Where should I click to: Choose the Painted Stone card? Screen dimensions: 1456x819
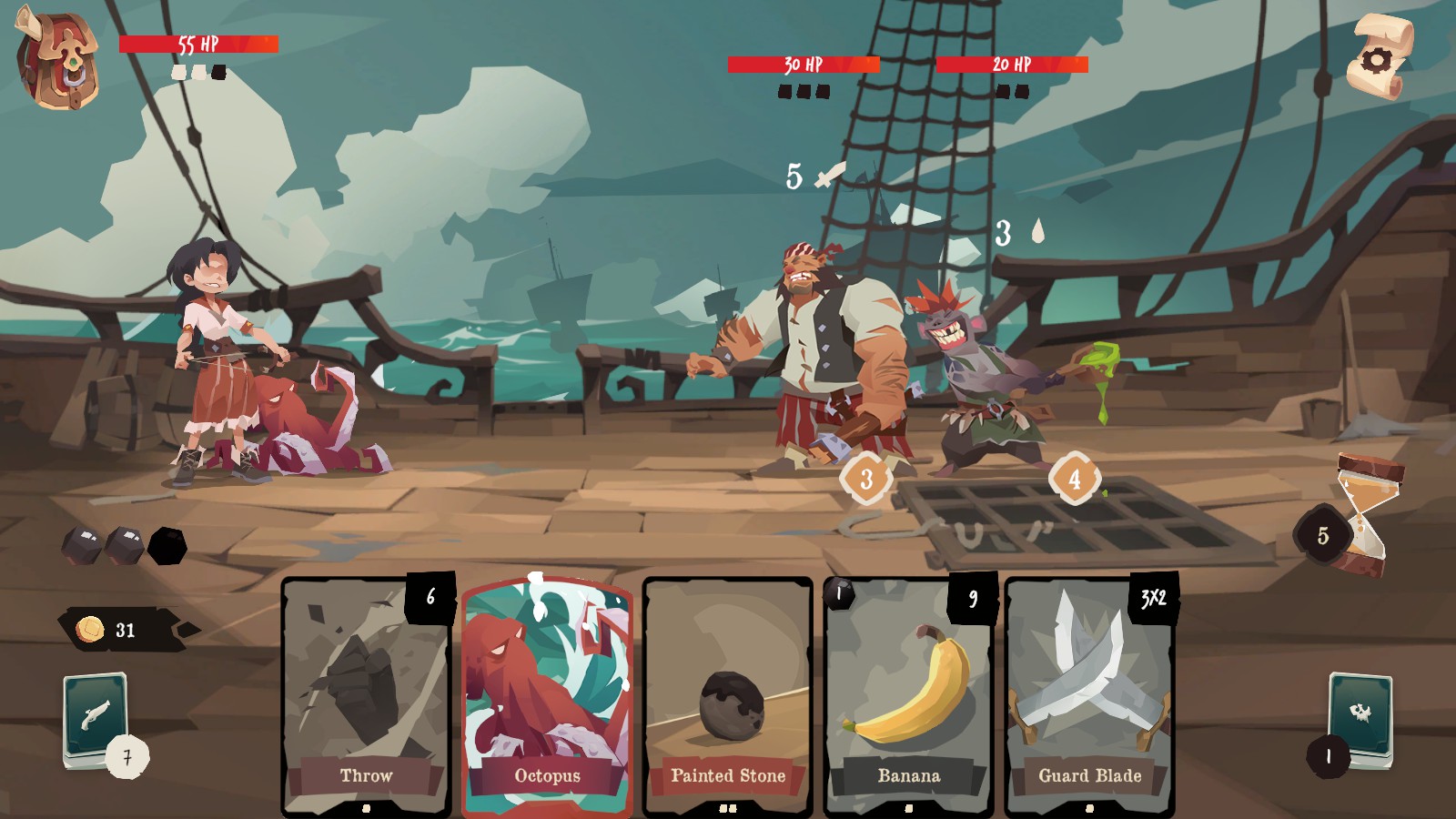727,696
